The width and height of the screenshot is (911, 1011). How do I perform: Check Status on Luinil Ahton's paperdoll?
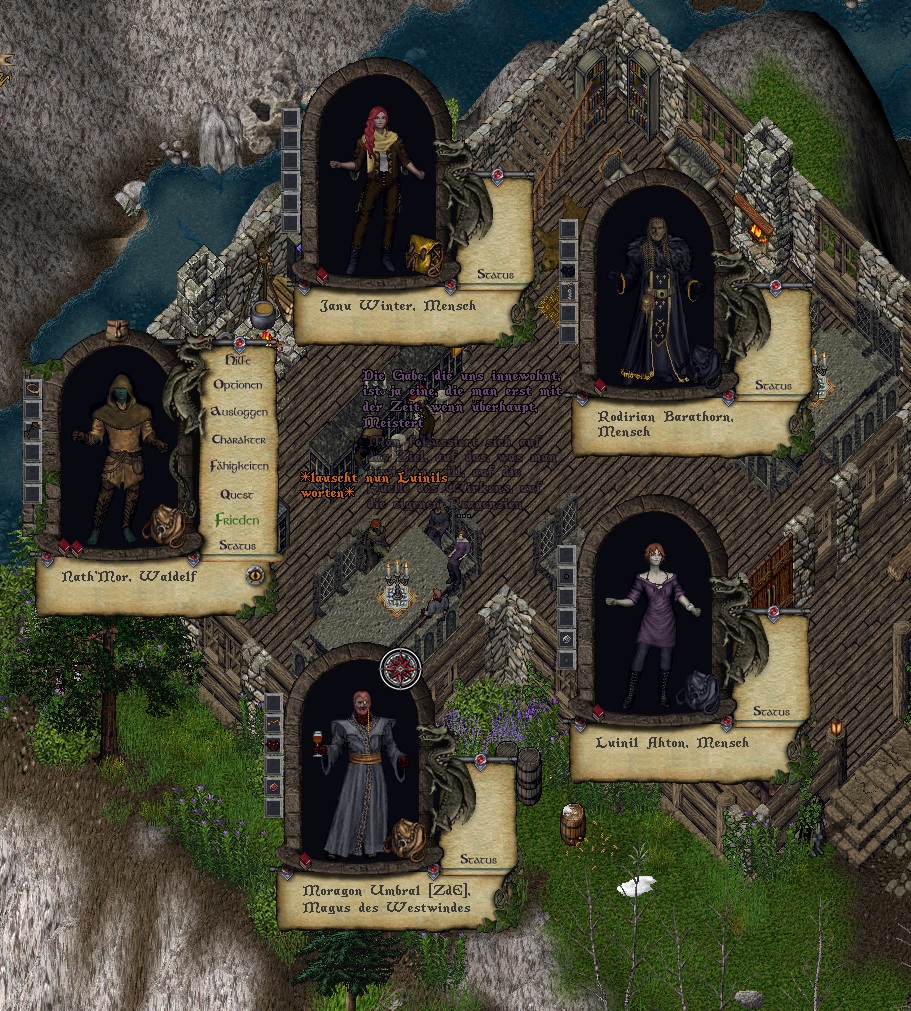tap(771, 711)
